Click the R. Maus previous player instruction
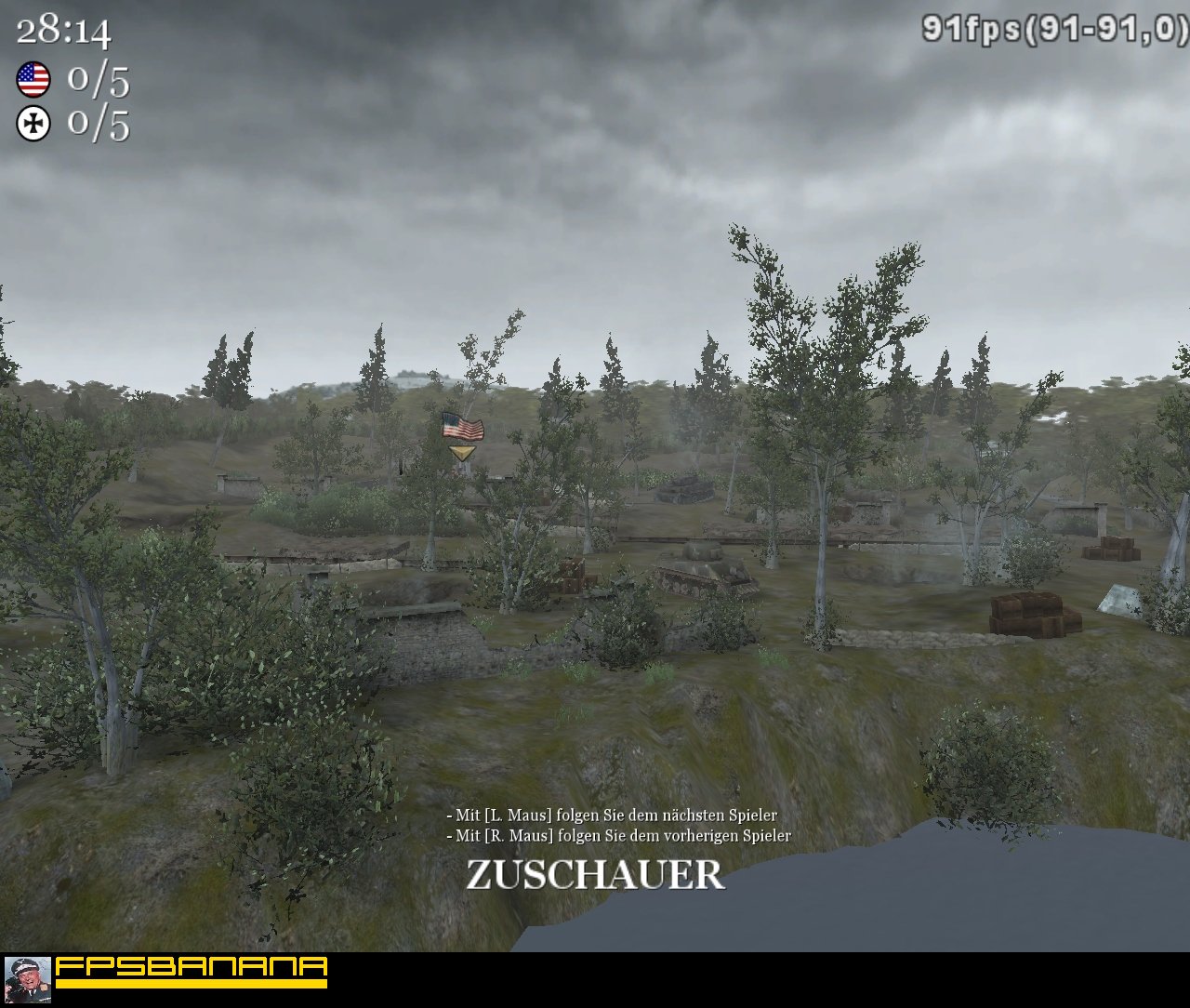This screenshot has height=1008, width=1190. point(617,835)
